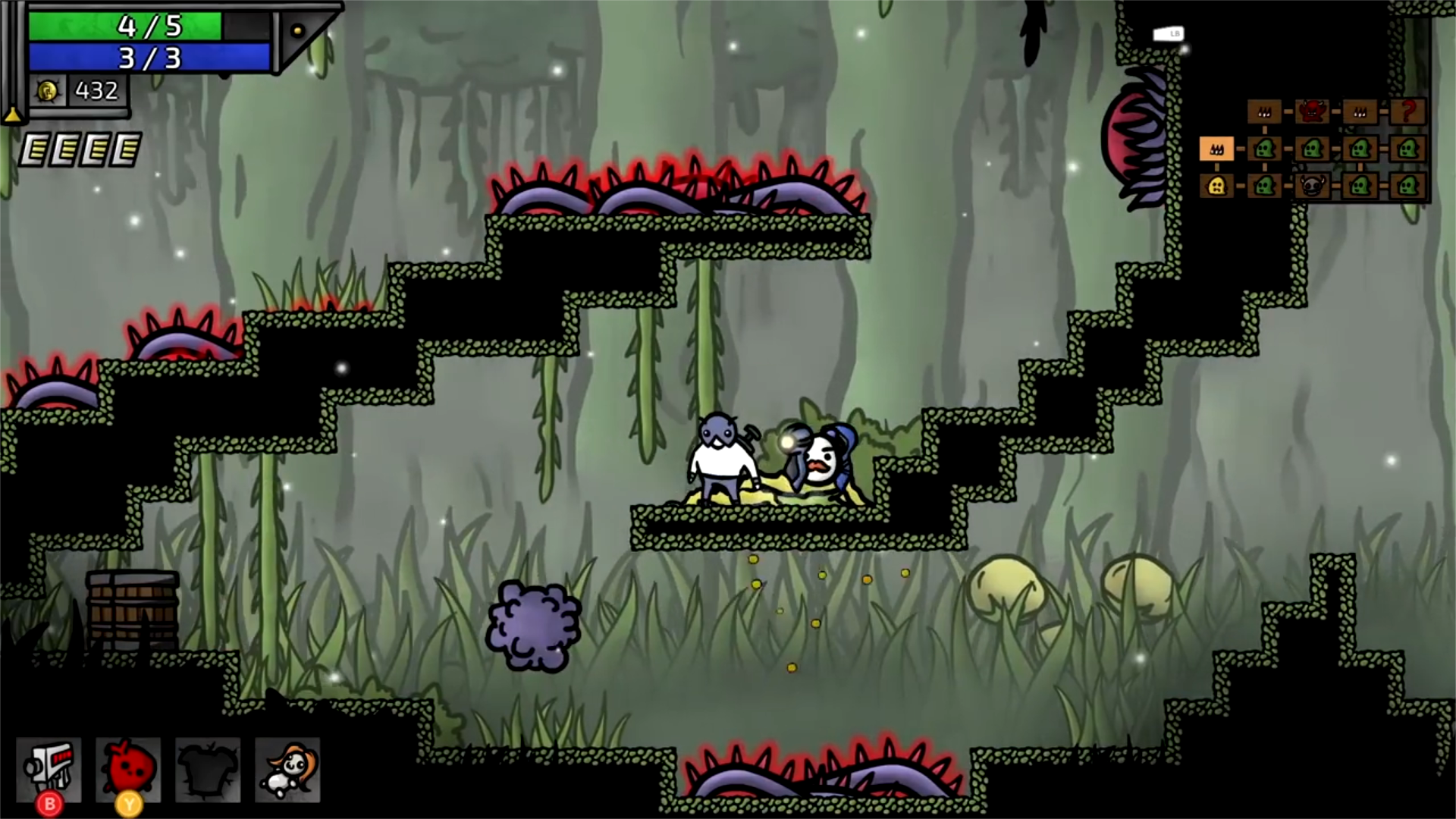
Task: Activate the red heart creature item
Action: click(x=128, y=769)
